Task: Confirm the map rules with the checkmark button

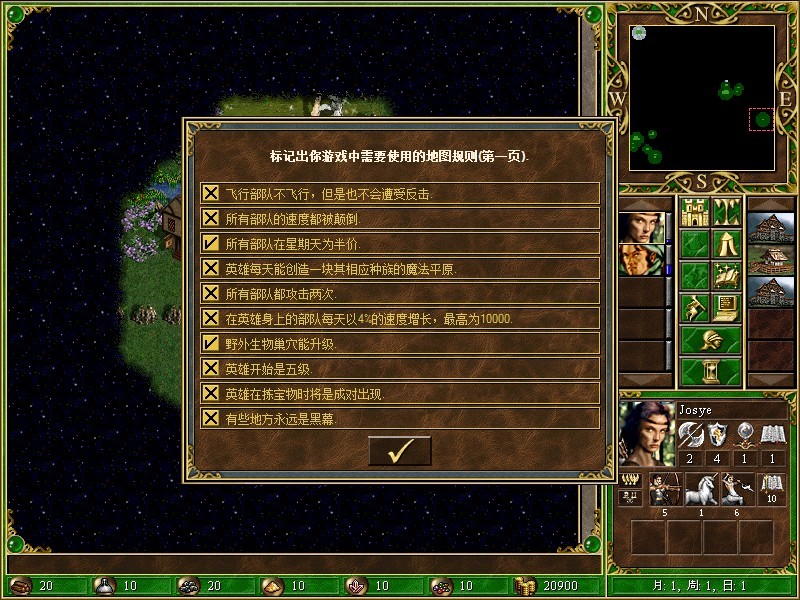Action: [x=399, y=451]
